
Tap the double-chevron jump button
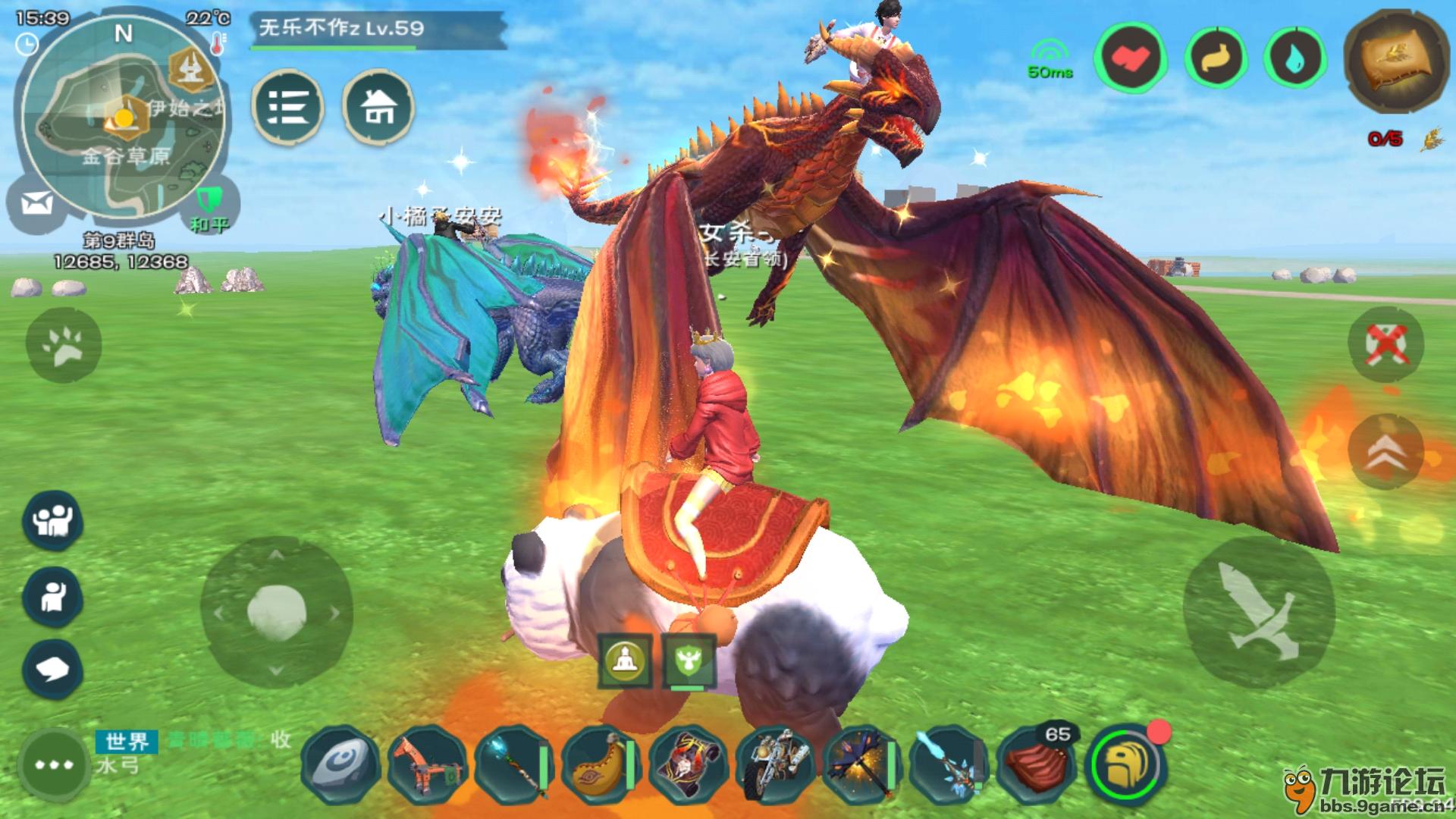pos(1385,450)
